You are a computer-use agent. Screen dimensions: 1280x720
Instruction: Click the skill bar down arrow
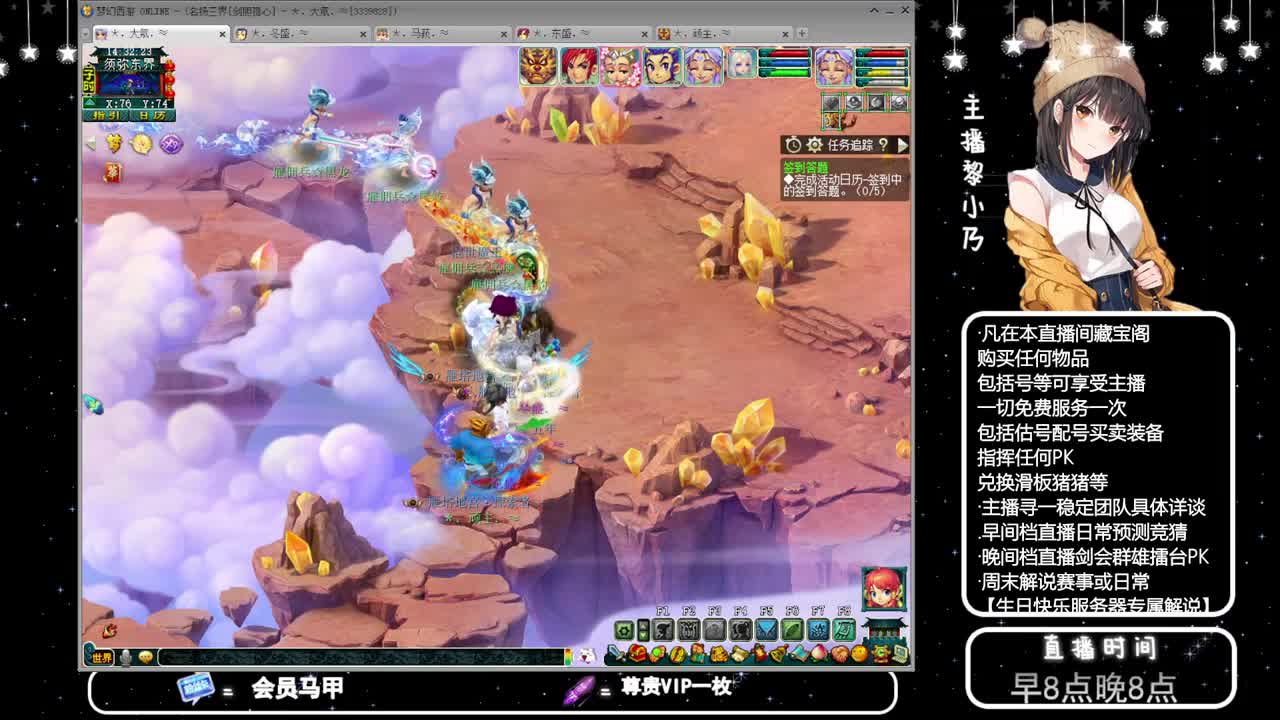pos(643,635)
